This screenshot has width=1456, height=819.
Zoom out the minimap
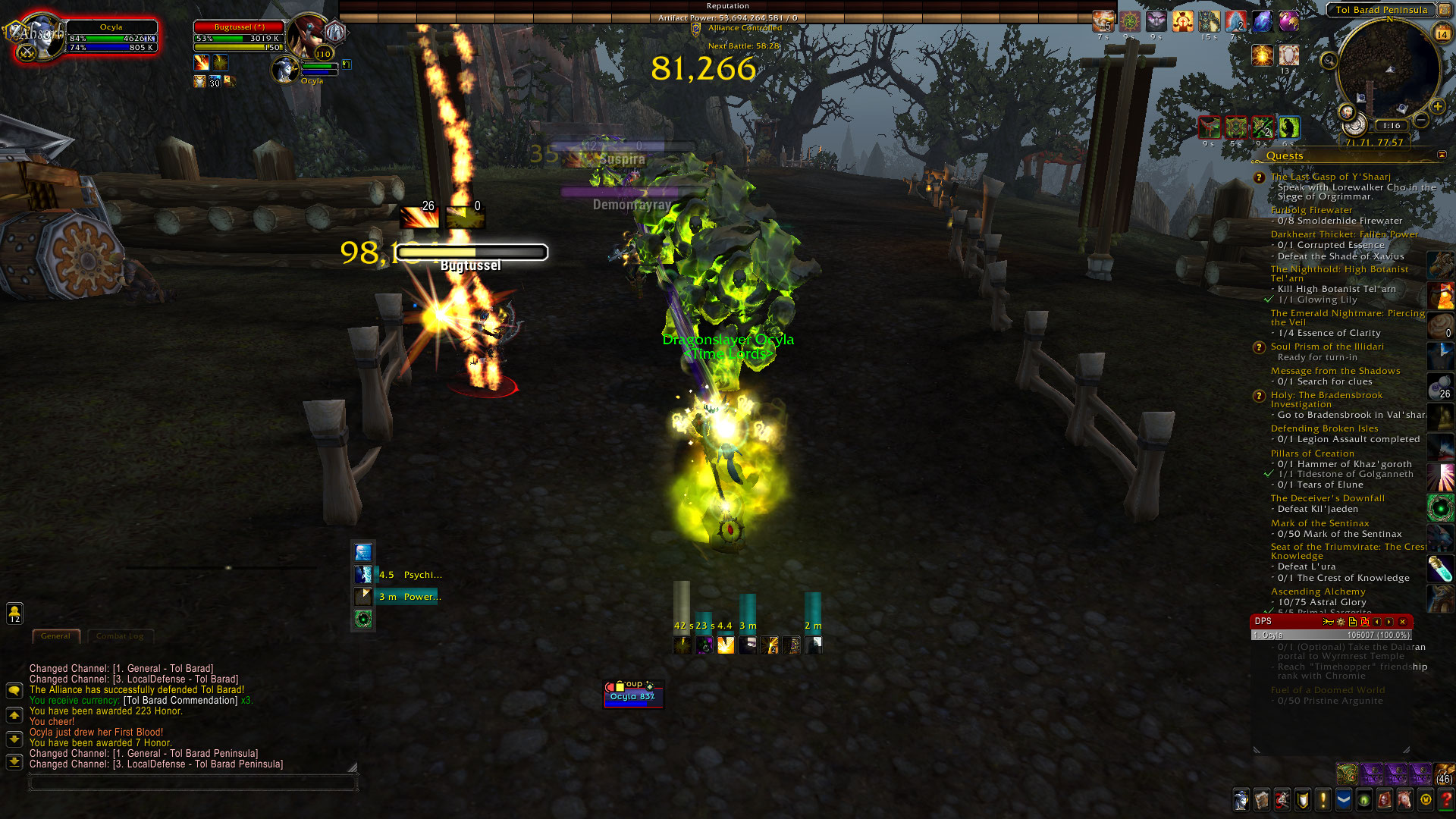[1421, 120]
